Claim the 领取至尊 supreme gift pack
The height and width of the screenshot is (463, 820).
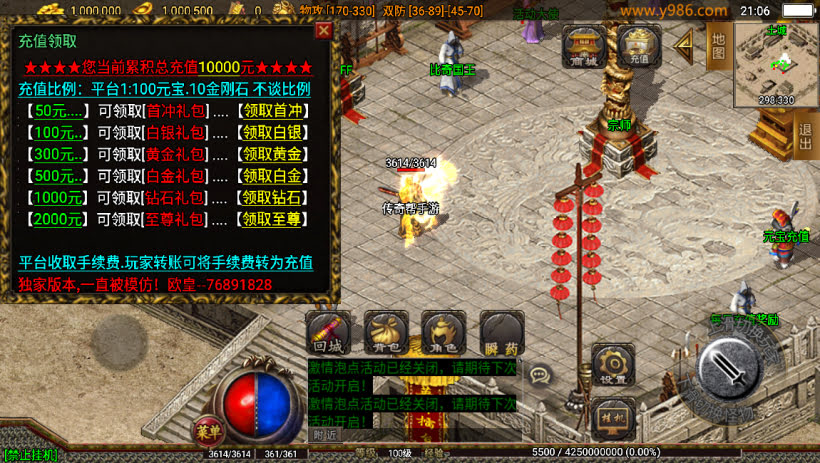pyautogui.click(x=273, y=219)
